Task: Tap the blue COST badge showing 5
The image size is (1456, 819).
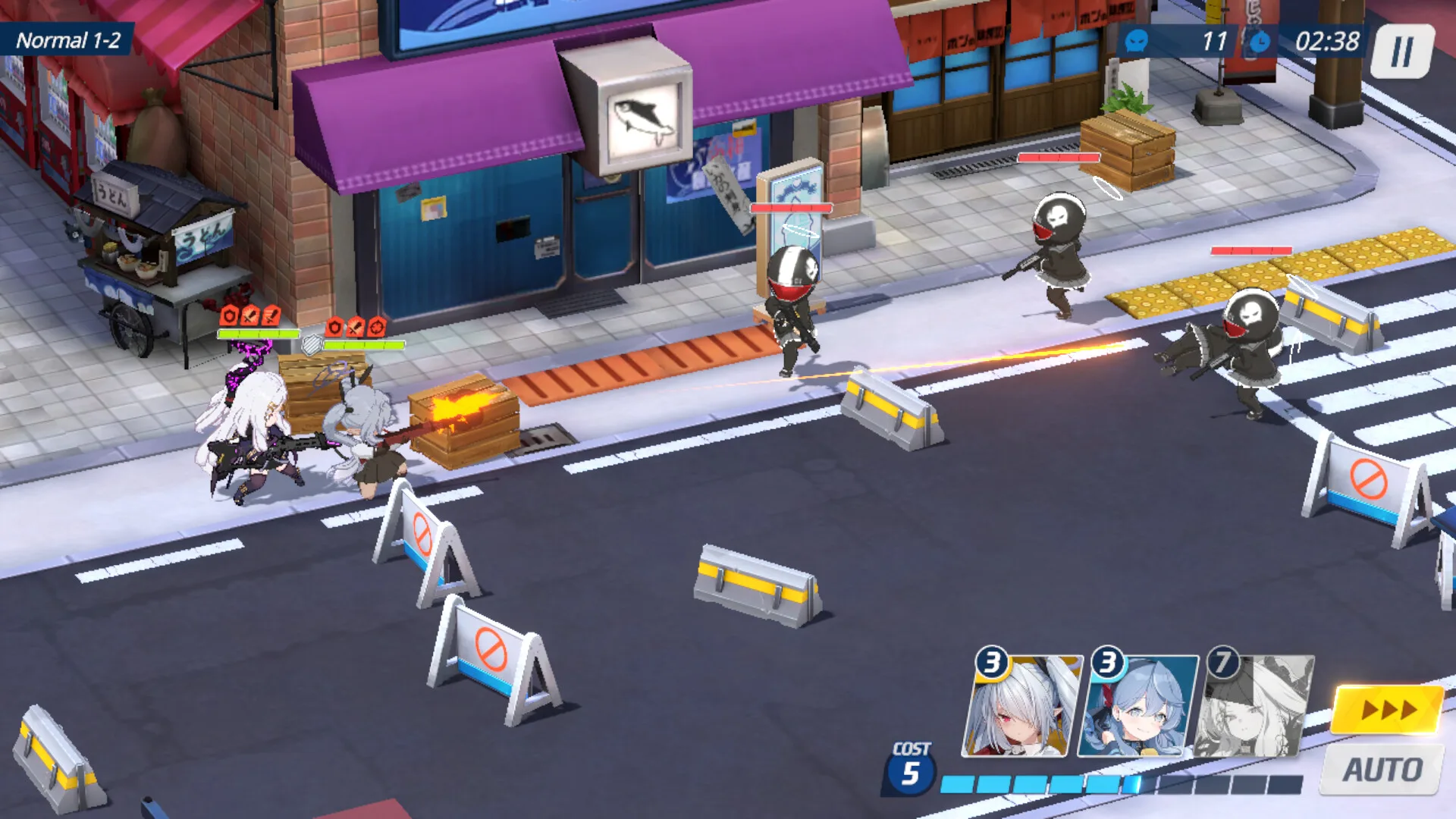Action: click(x=912, y=768)
